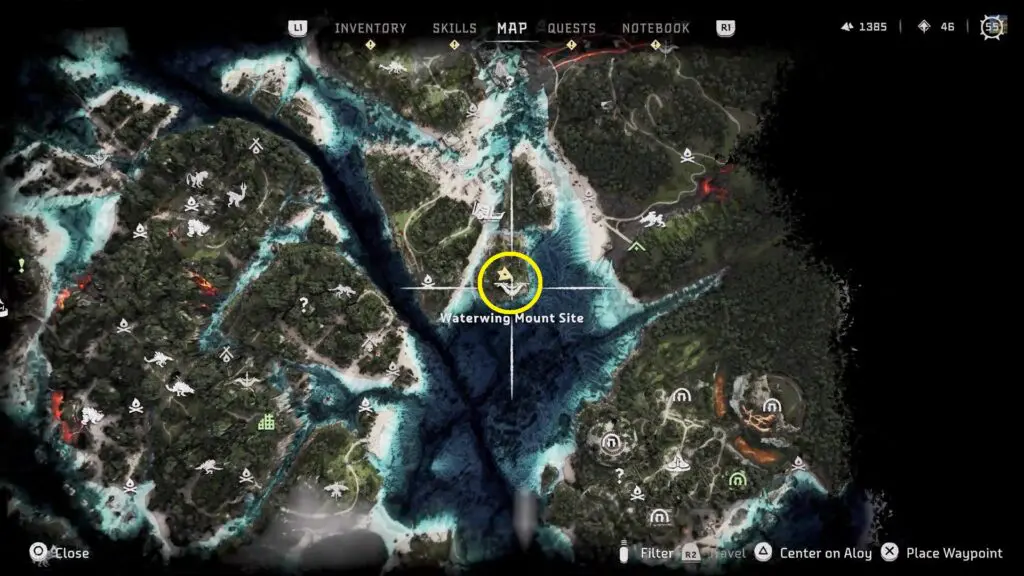Select the green shelter chevron marker
This screenshot has width=1024, height=576.
coord(636,243)
